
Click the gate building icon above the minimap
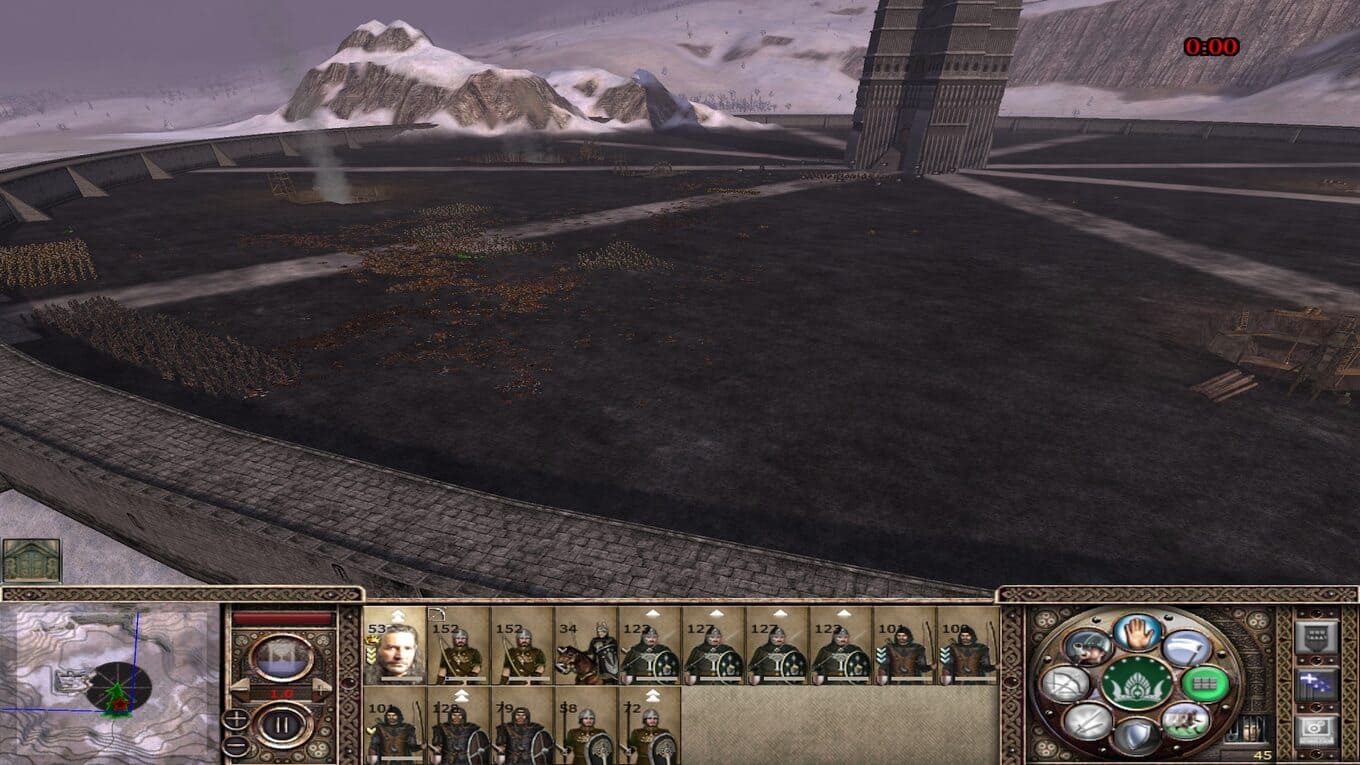point(31,560)
